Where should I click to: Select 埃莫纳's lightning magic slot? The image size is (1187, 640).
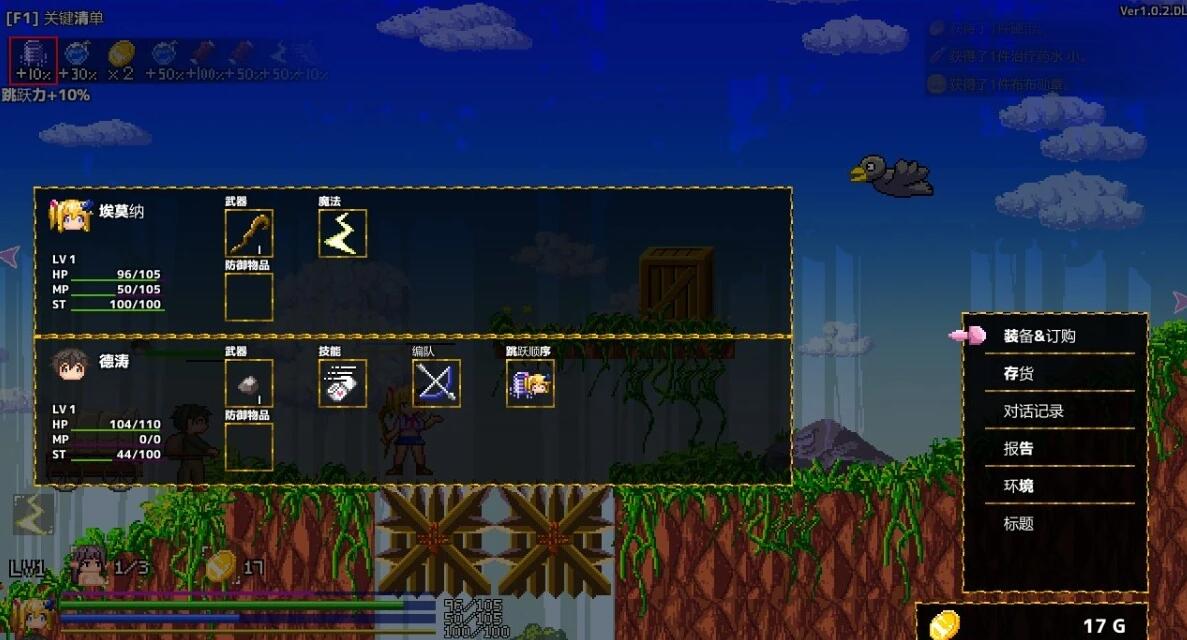pos(343,234)
